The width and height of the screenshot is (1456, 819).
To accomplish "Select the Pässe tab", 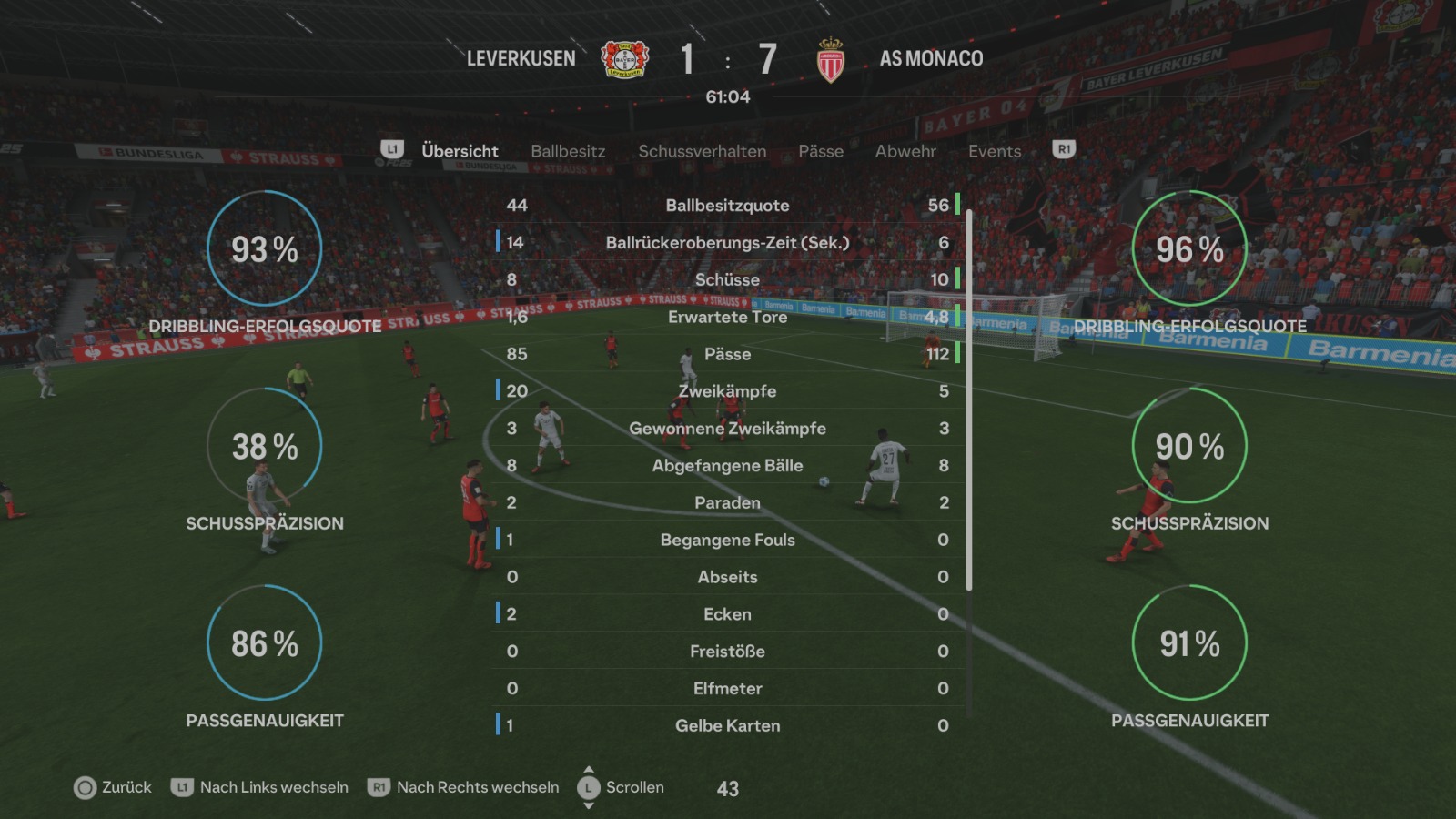I will tap(821, 151).
